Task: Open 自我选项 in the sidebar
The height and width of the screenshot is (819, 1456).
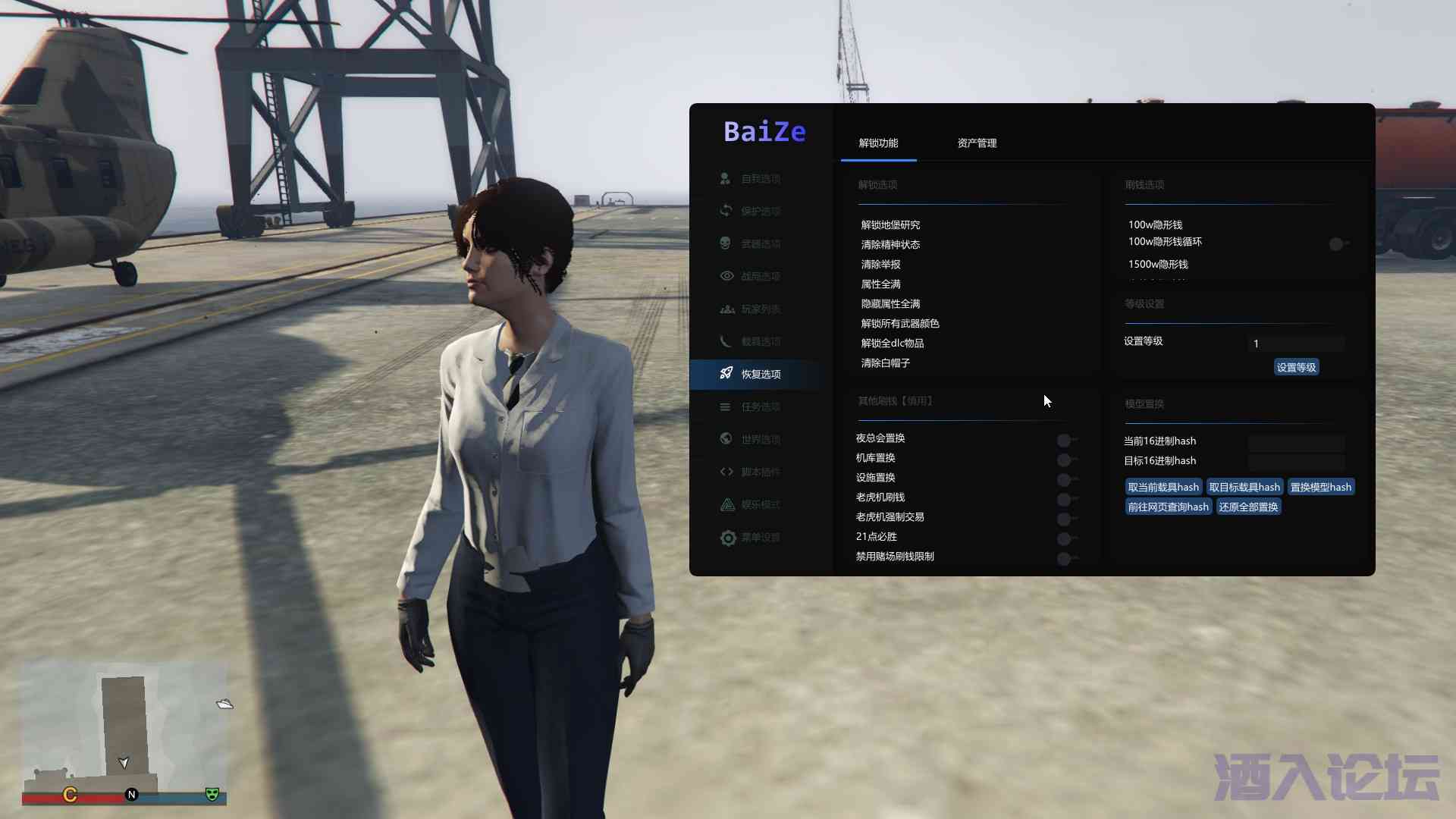Action: click(x=760, y=179)
